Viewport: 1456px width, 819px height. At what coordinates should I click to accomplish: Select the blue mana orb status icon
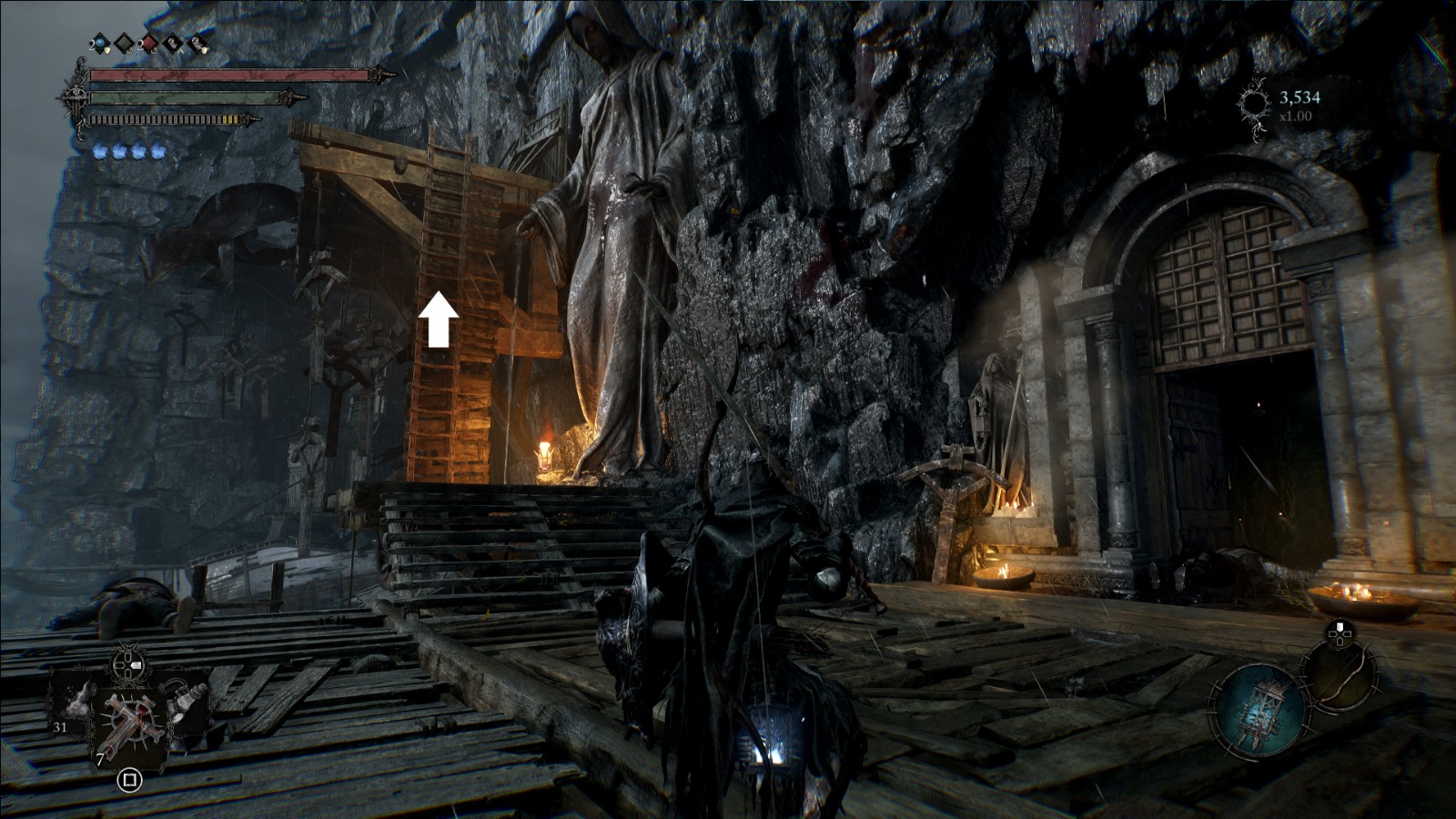(99, 43)
